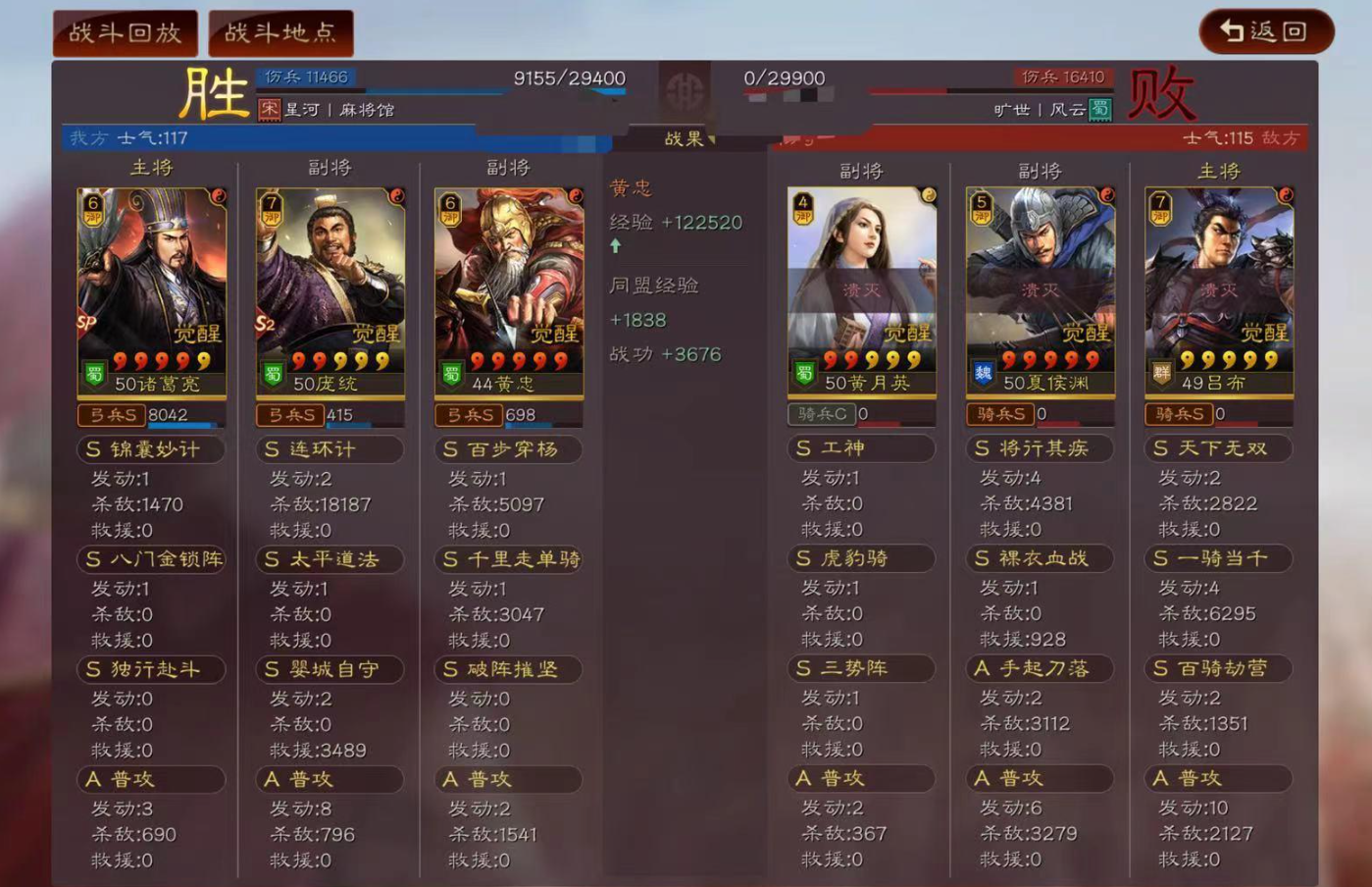Select Huang Yueying's card thumbnail
Screen dimensions: 1372x887
tap(861, 285)
